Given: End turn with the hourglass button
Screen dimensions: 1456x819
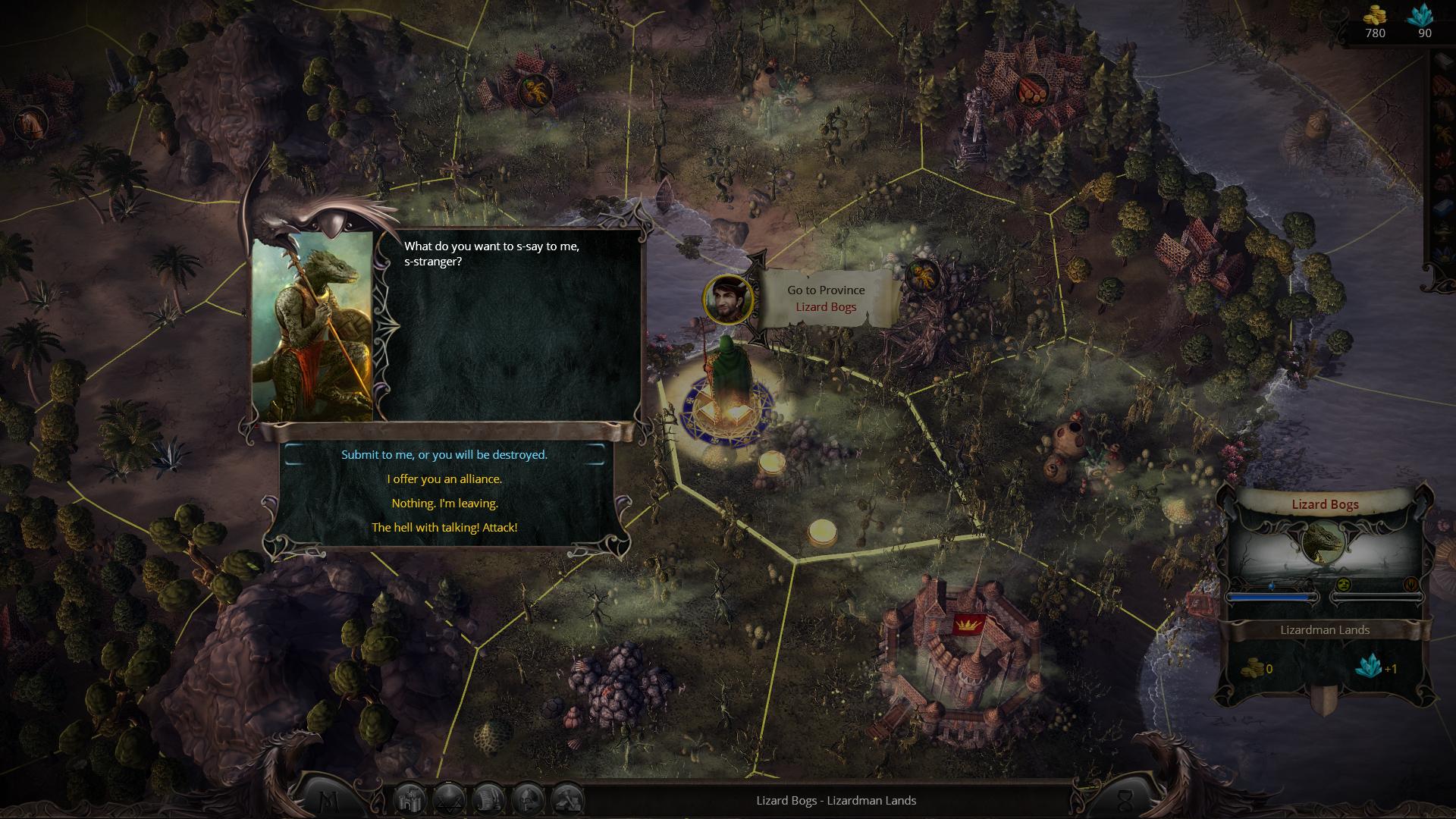Looking at the screenshot, I should pyautogui.click(x=1125, y=801).
